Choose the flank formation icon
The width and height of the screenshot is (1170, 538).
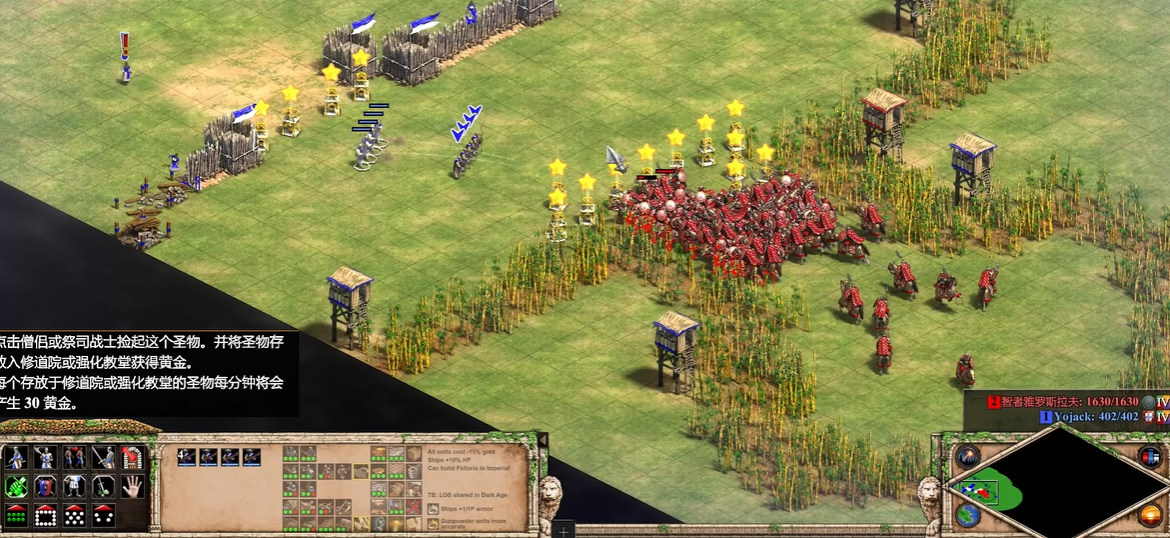click(104, 516)
